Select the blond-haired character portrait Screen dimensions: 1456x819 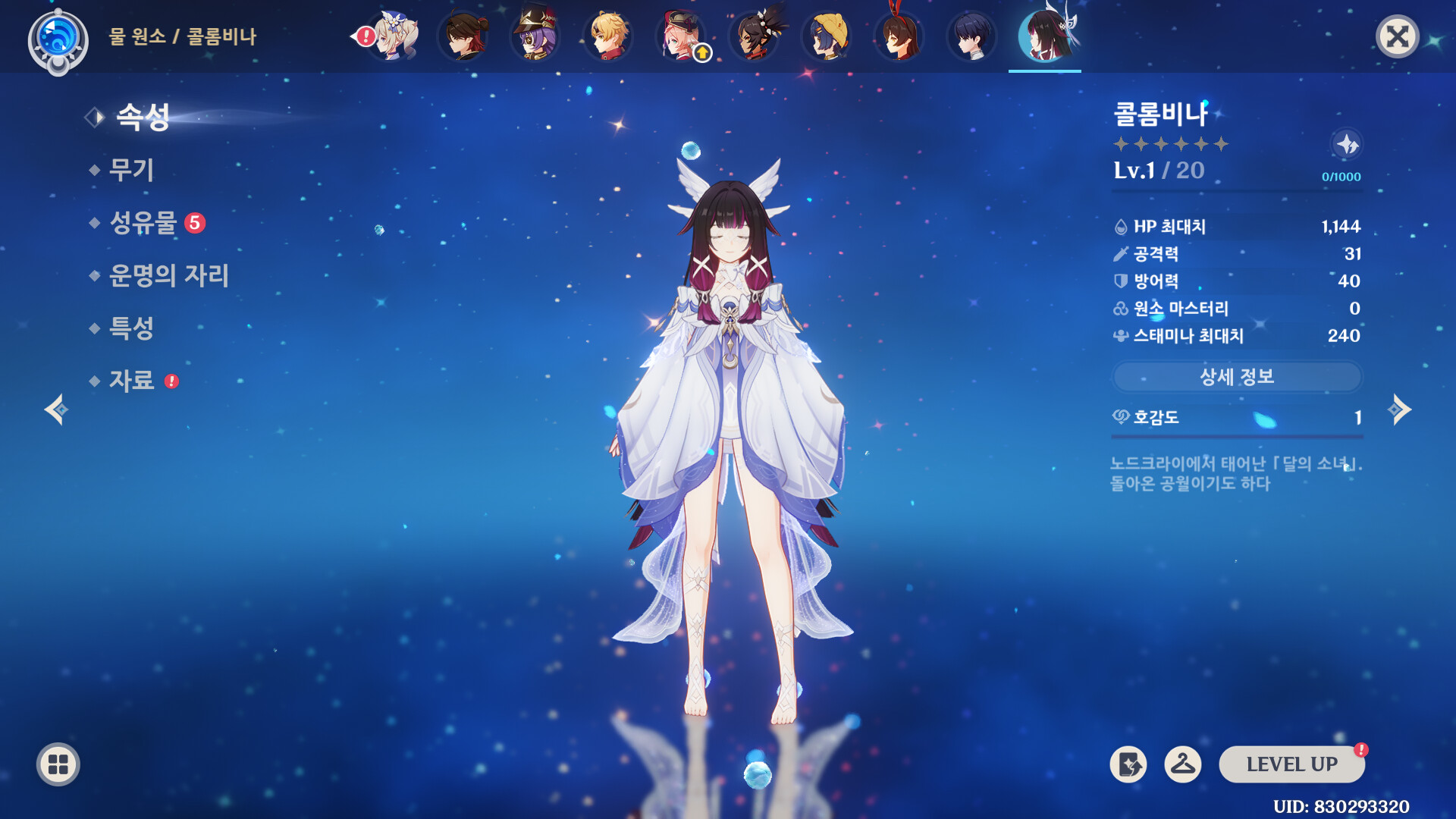click(608, 36)
